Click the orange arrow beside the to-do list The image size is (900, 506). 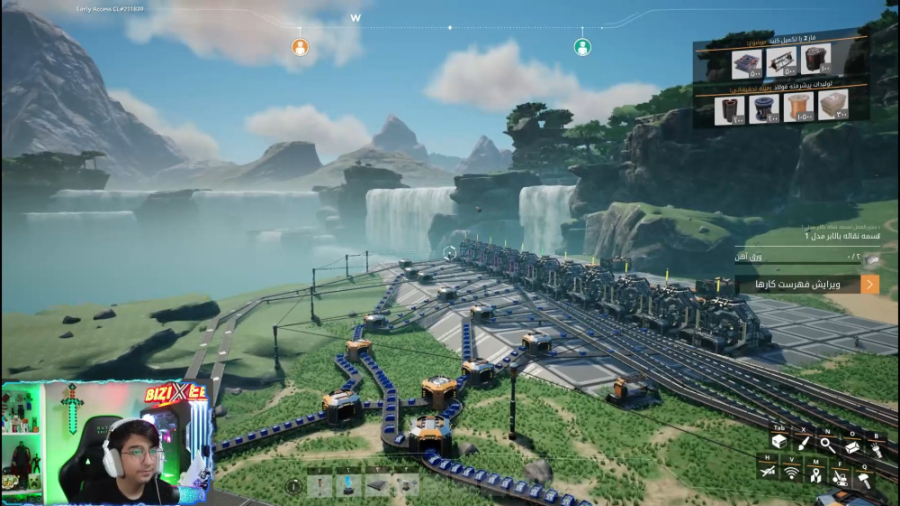coord(869,284)
